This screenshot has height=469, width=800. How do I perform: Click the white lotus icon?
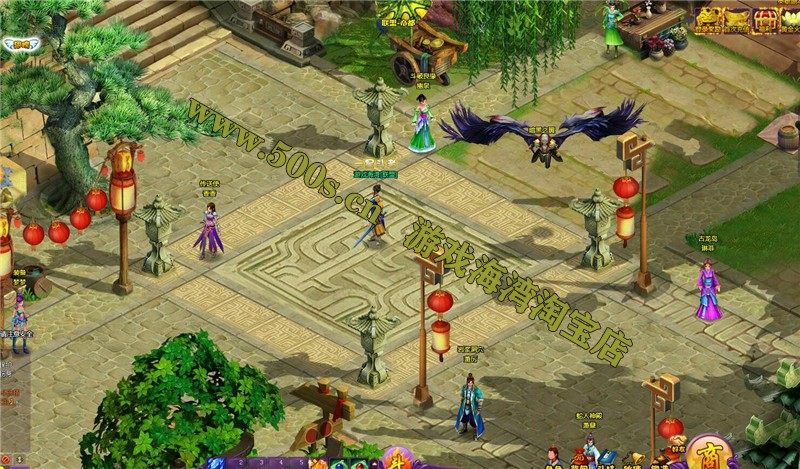coord(792,19)
